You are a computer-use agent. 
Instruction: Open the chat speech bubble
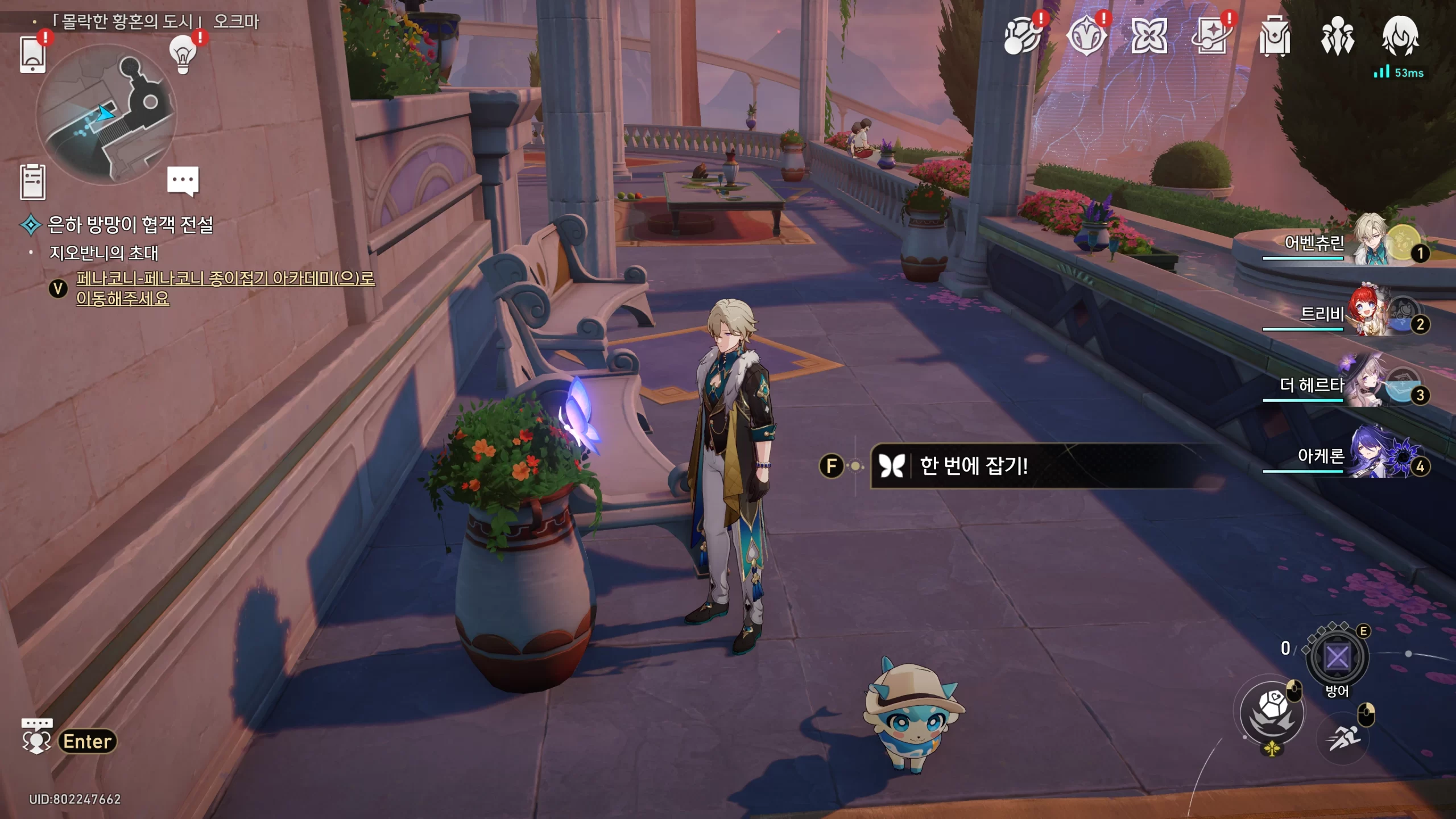183,180
